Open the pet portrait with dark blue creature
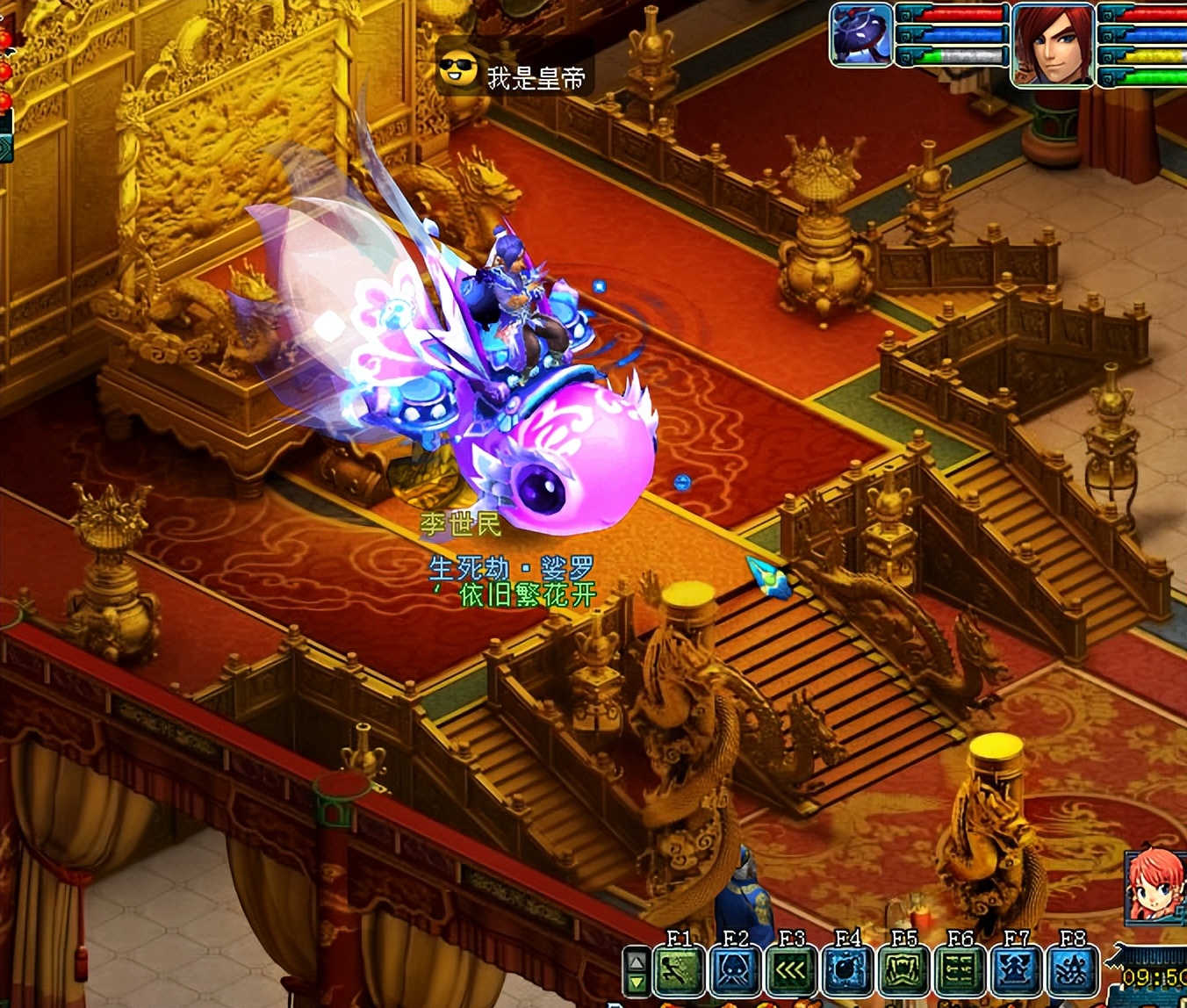This screenshot has width=1187, height=1008. tap(861, 35)
